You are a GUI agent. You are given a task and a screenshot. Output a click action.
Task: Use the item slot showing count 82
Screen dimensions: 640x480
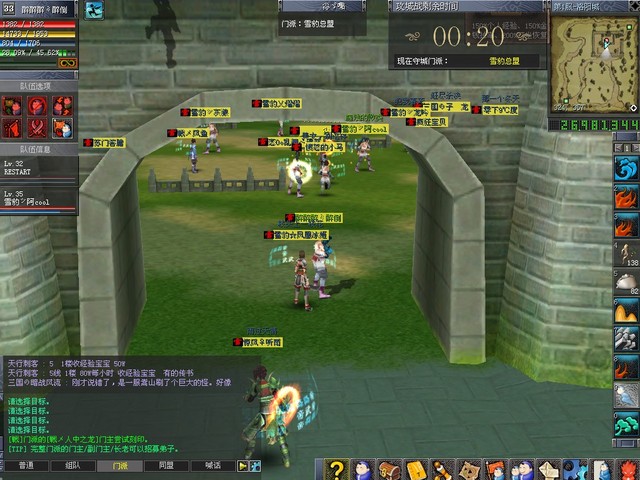(x=626, y=283)
